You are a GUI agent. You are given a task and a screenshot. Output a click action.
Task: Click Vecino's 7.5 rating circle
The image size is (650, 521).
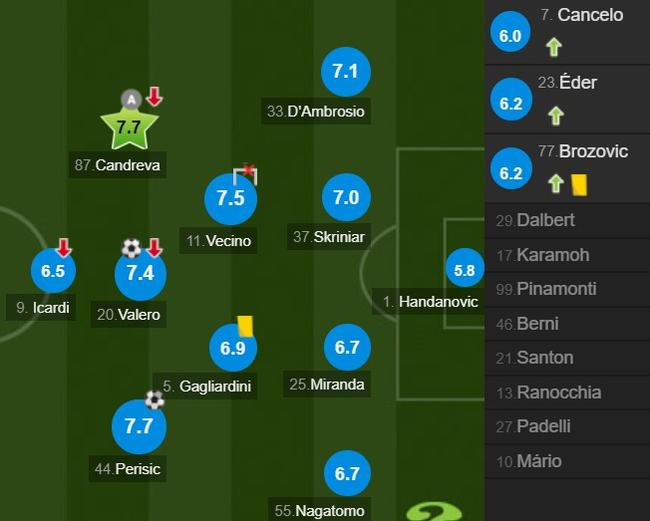pyautogui.click(x=231, y=198)
